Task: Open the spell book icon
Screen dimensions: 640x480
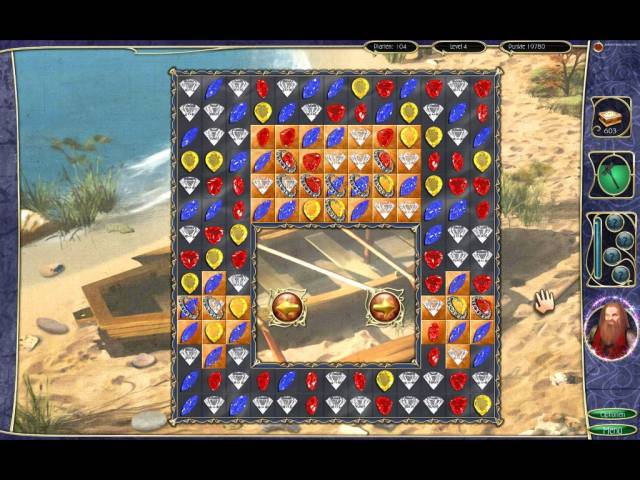Action: pos(610,117)
